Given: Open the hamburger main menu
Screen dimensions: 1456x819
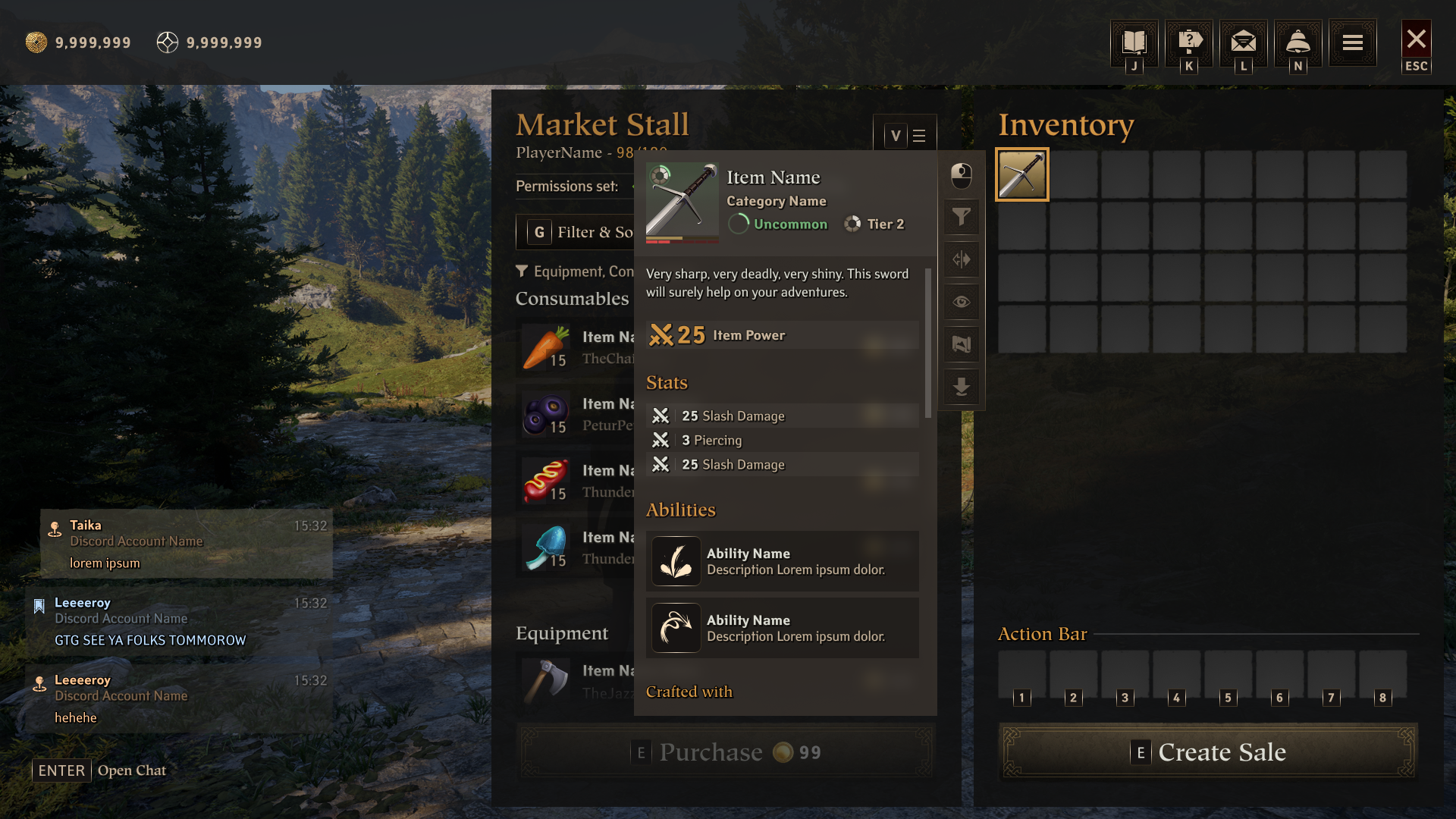Looking at the screenshot, I should click(x=1353, y=42).
